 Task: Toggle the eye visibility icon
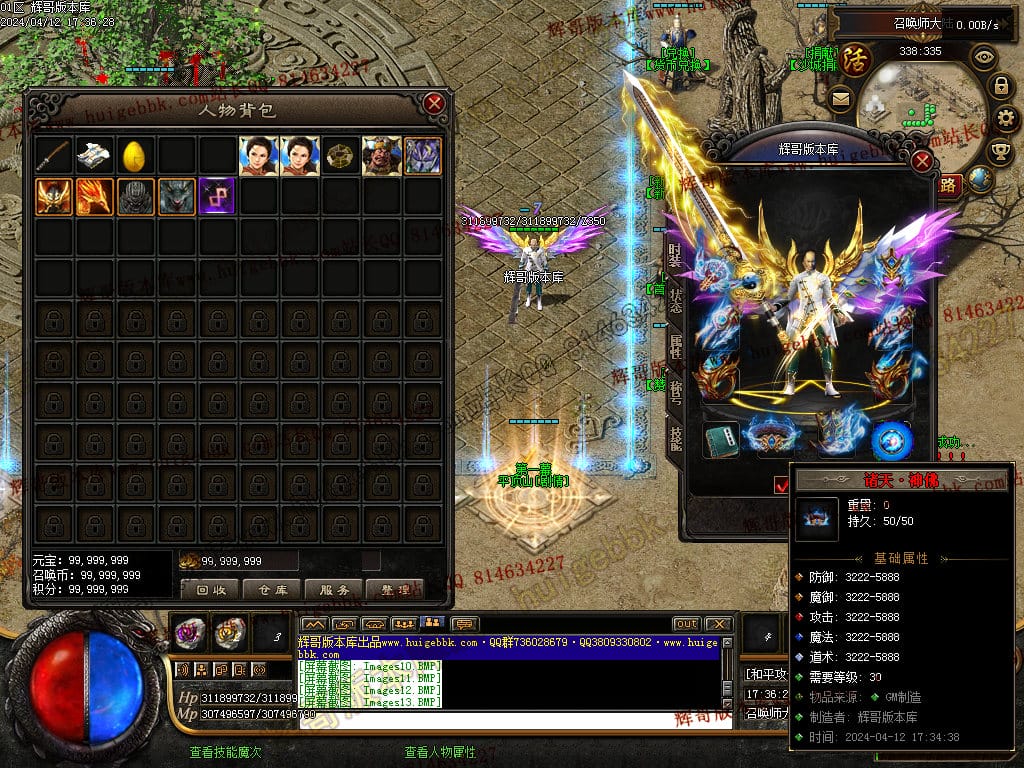984,57
